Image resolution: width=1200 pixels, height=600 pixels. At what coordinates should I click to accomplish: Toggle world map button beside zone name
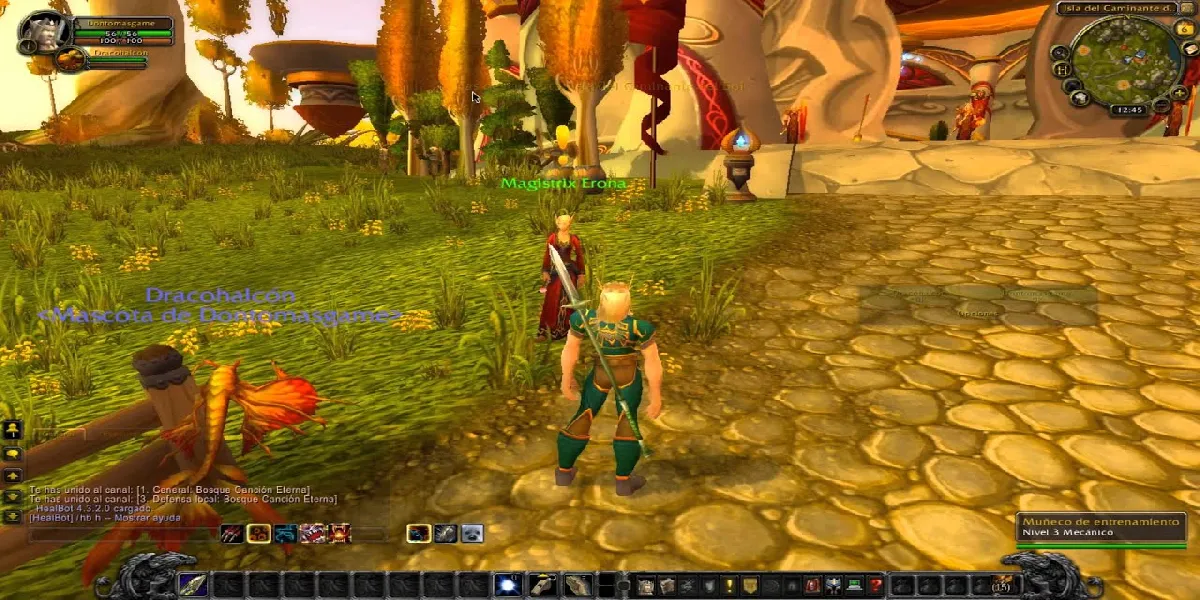point(1186,9)
